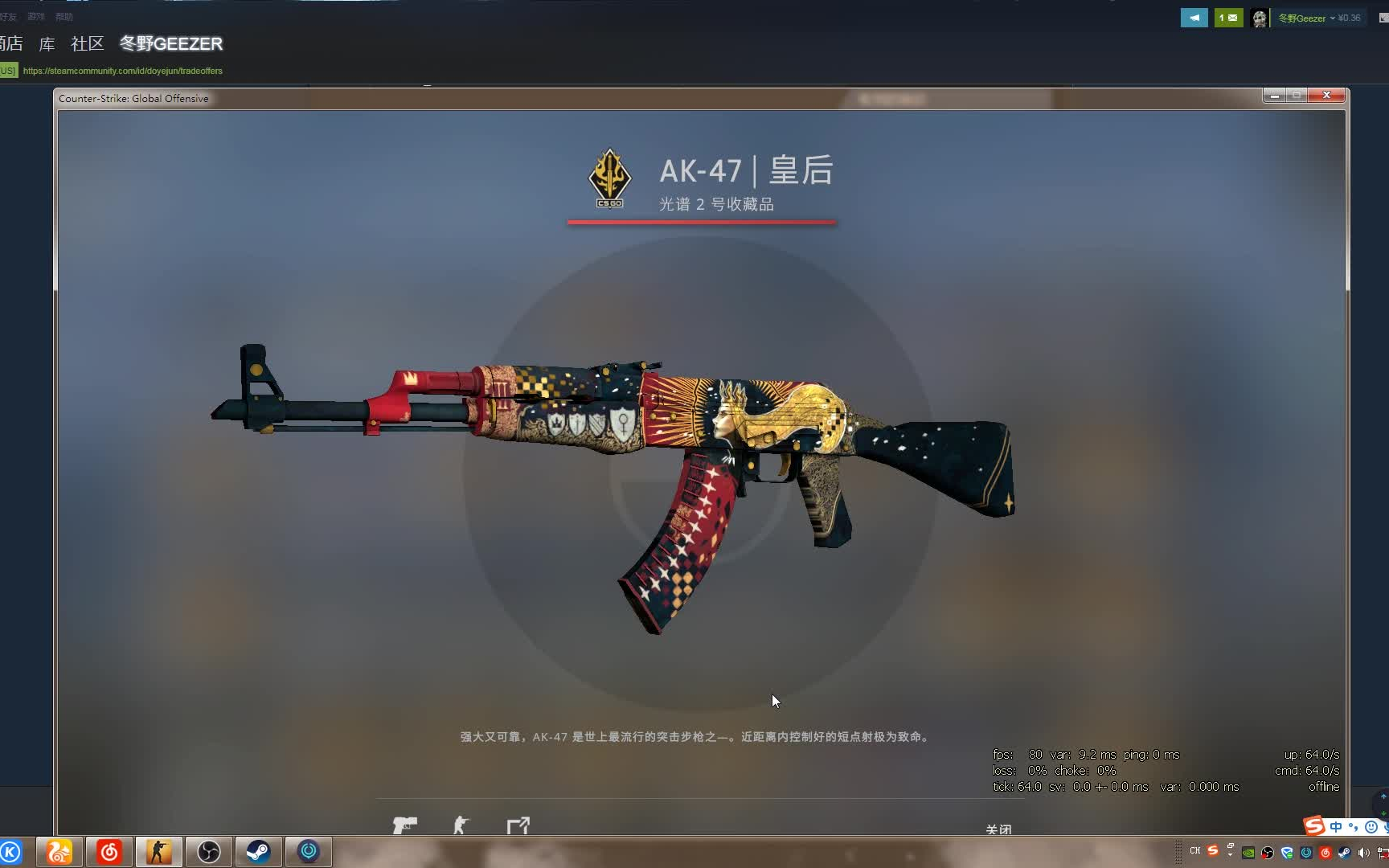
Task: Select the pistol inspect icon
Action: pos(405,825)
